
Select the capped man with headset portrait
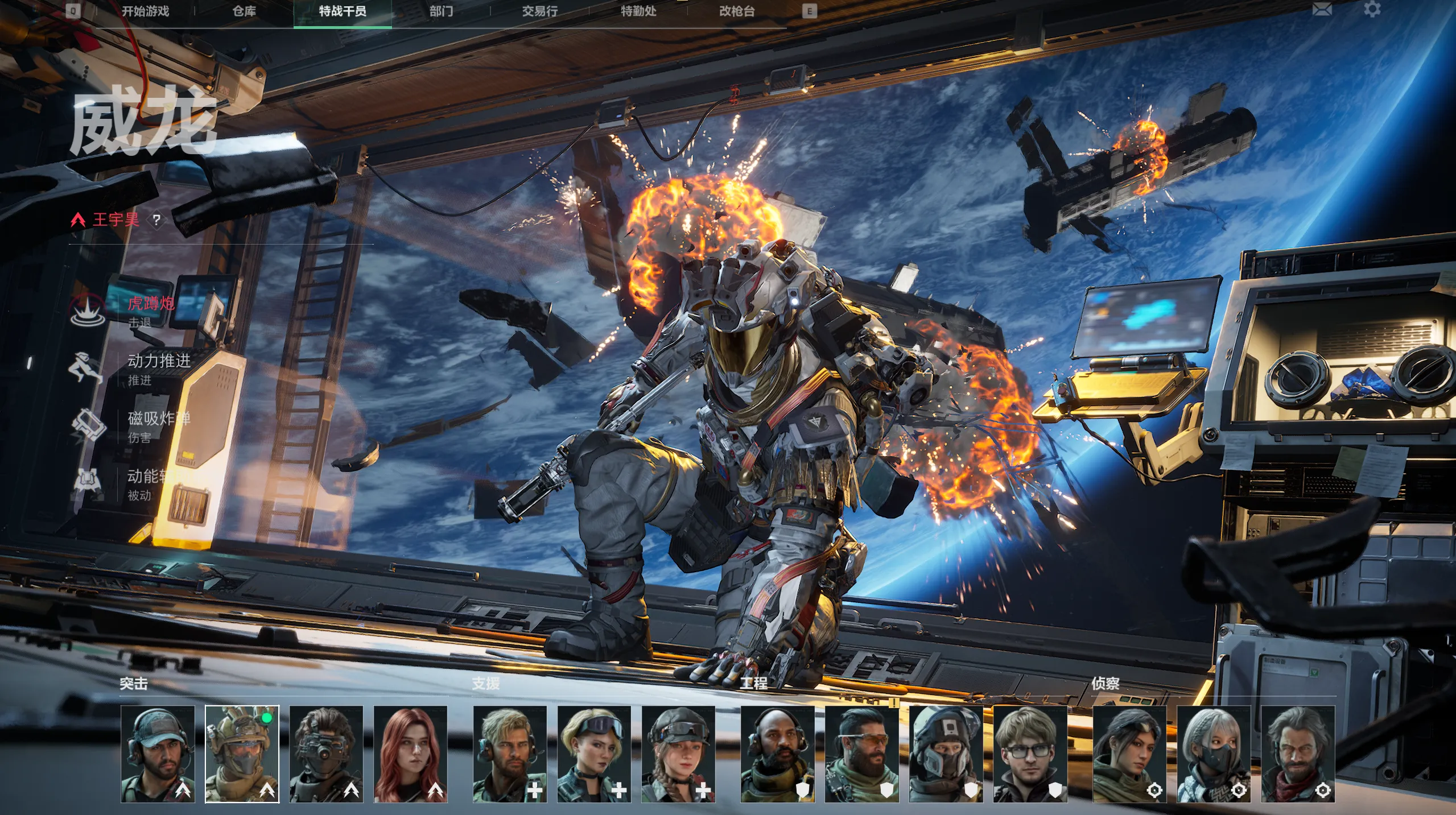[158, 754]
